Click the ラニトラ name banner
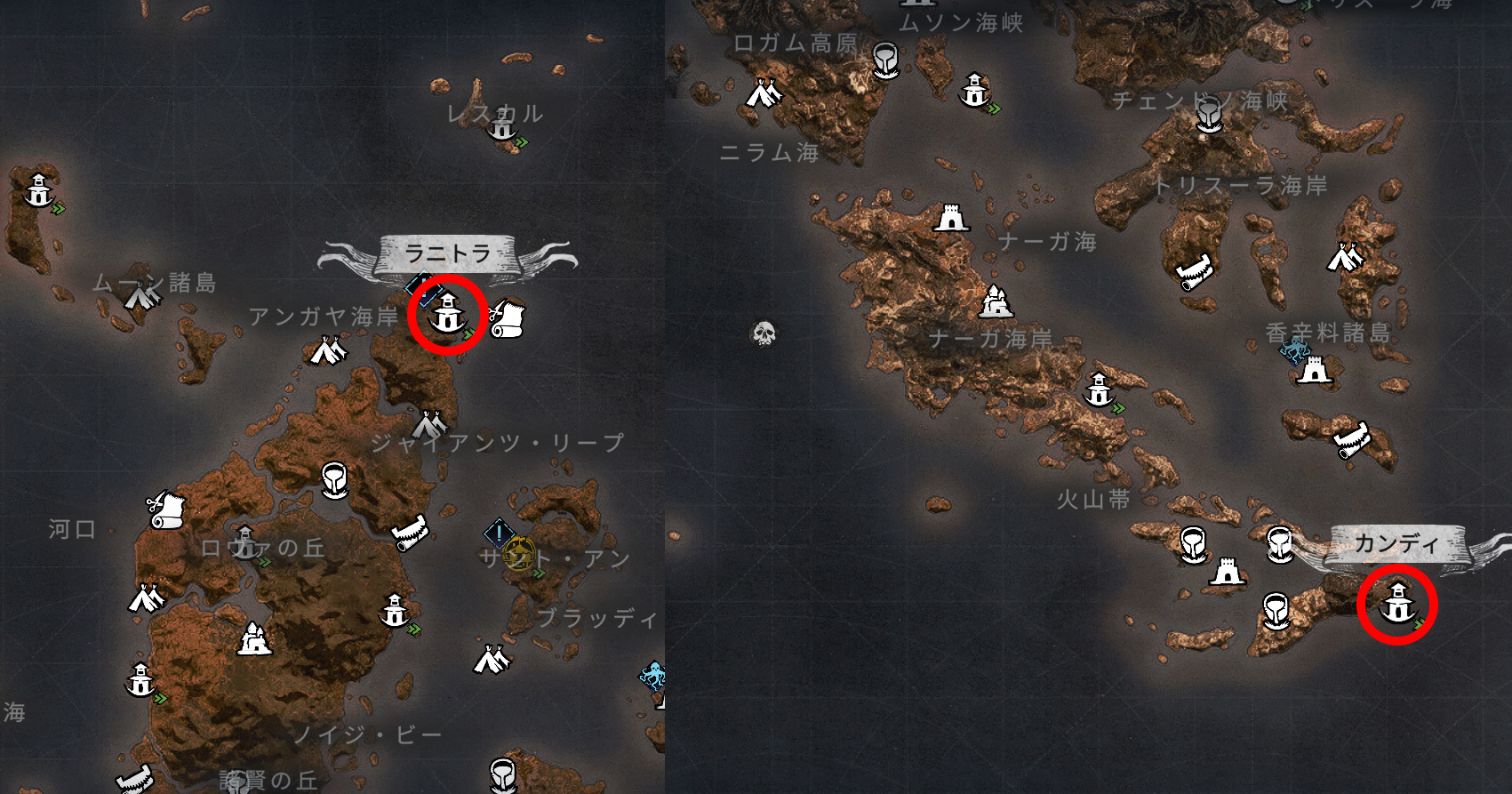Viewport: 1512px width, 794px height. click(x=447, y=254)
